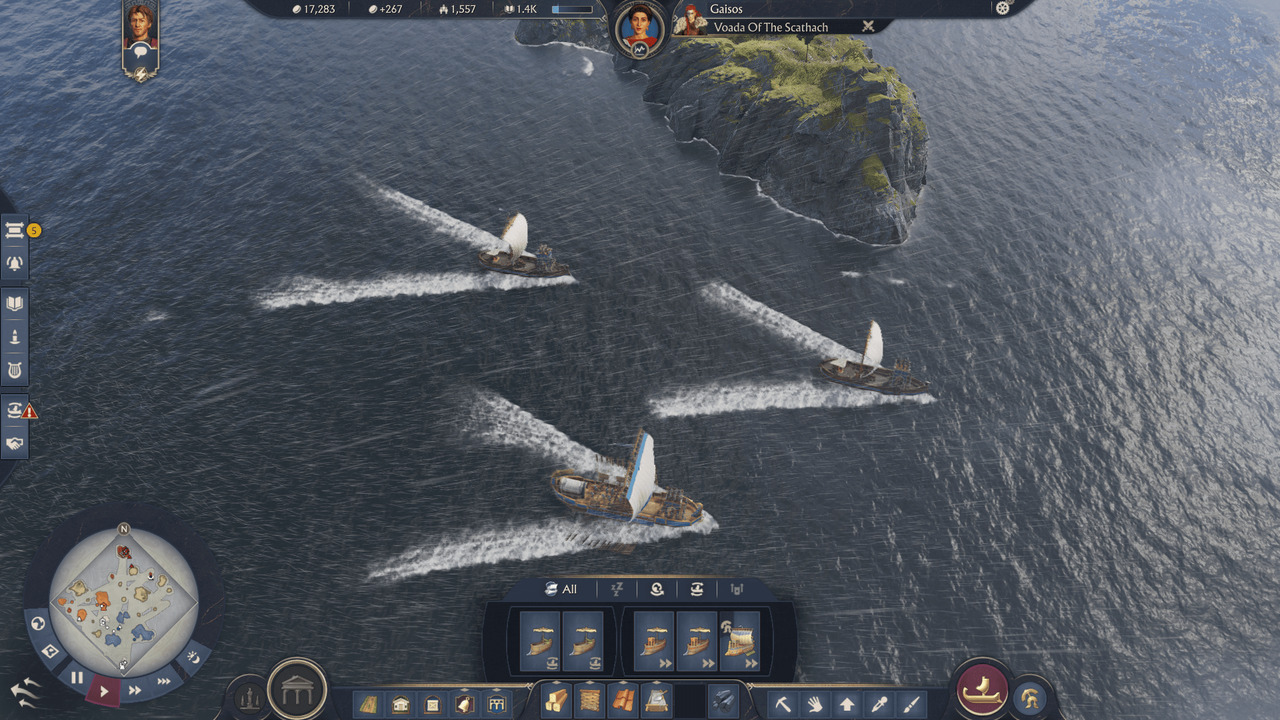
Task: Open the globe world view button
Action: pyautogui.click(x=39, y=624)
